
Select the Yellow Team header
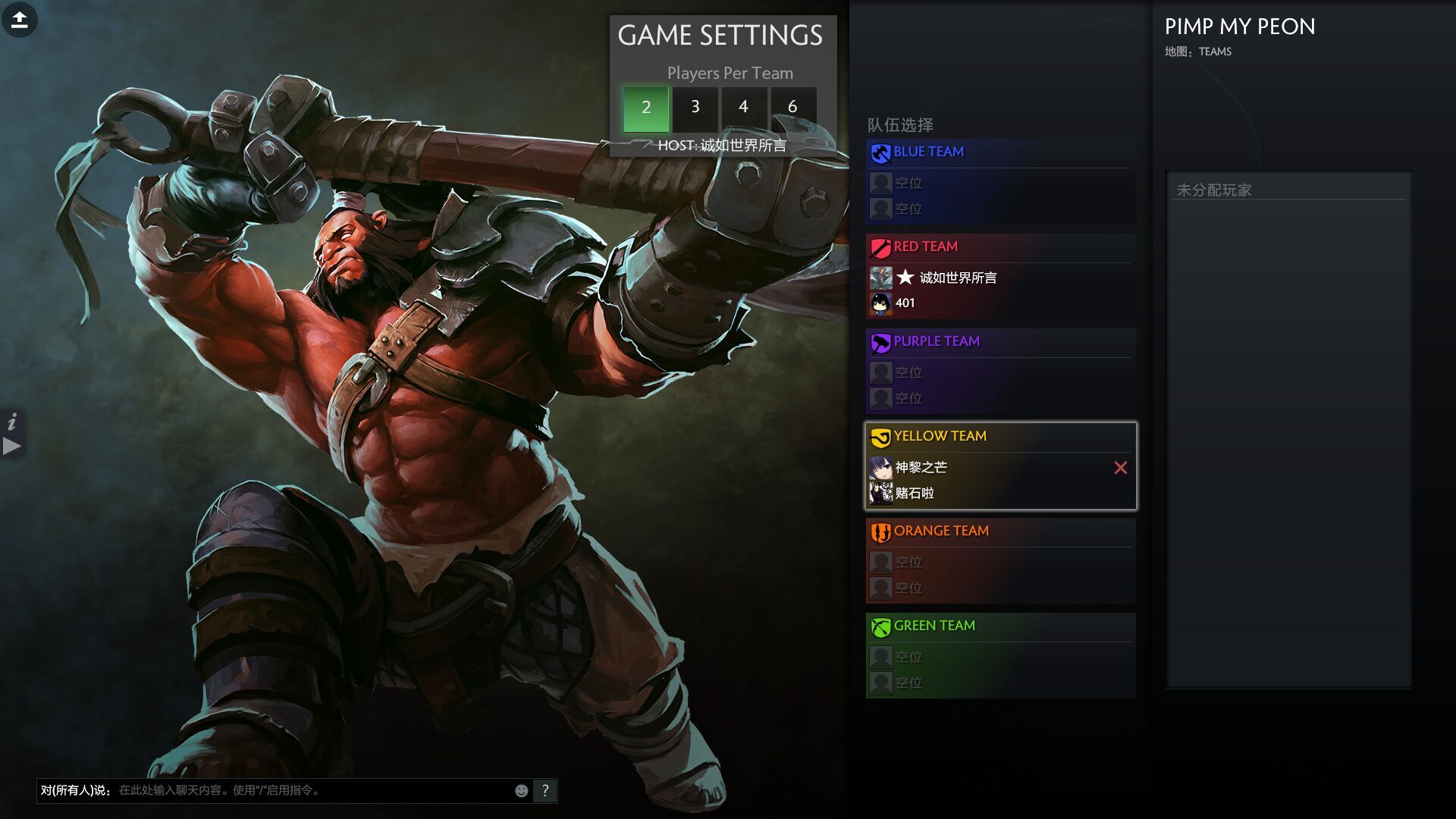click(x=940, y=436)
